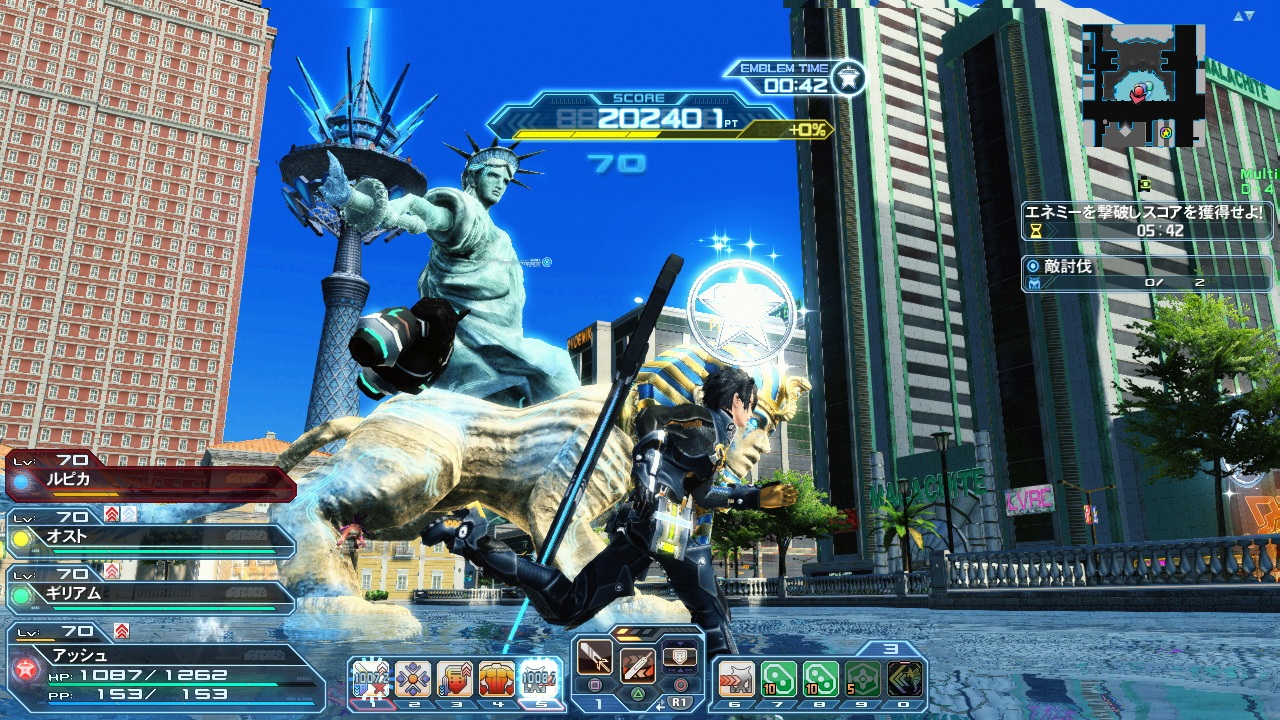
Task: Select party member ギリアム's status panel
Action: pyautogui.click(x=150, y=593)
